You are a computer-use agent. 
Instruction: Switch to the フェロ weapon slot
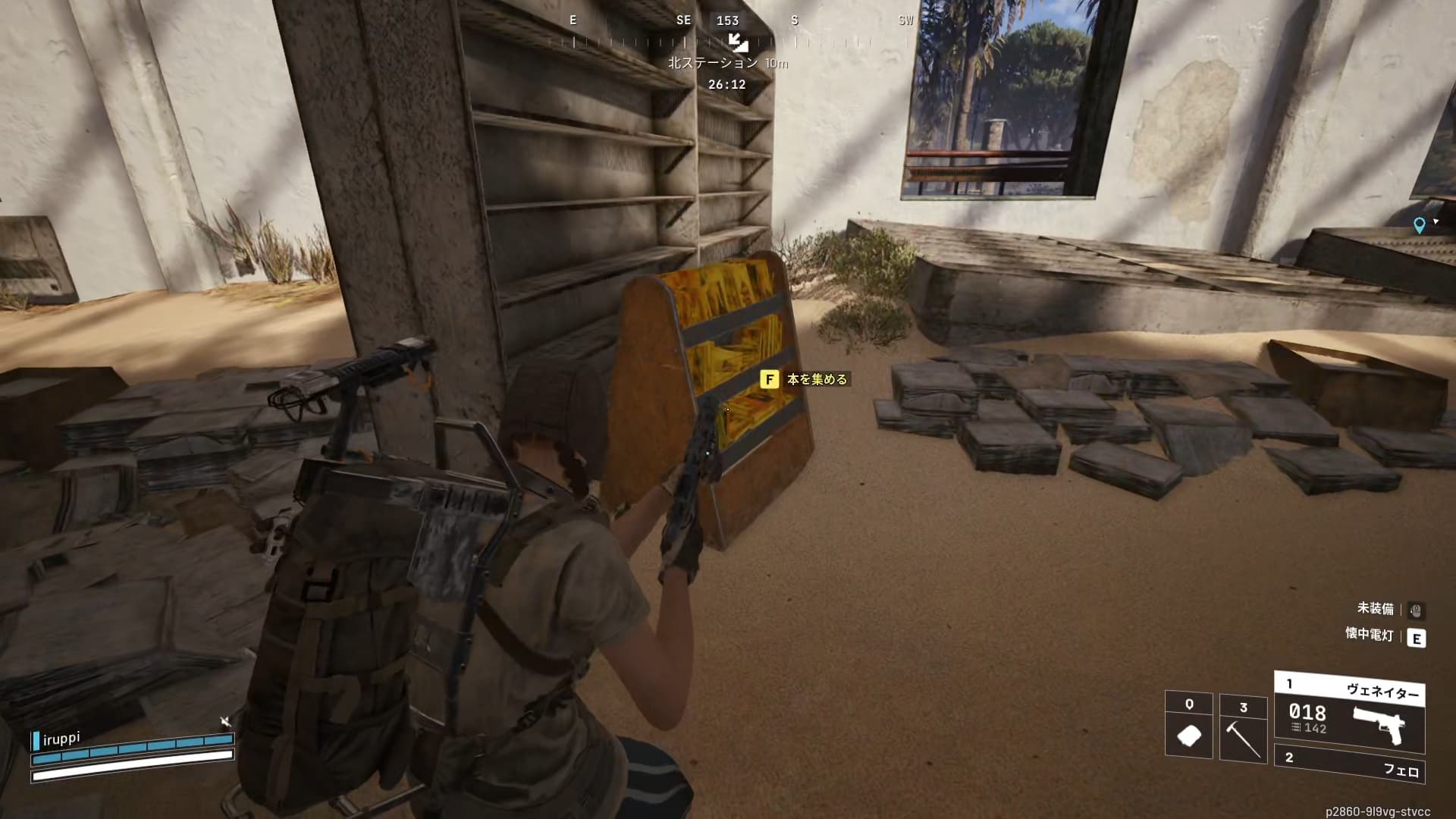[x=1351, y=764]
